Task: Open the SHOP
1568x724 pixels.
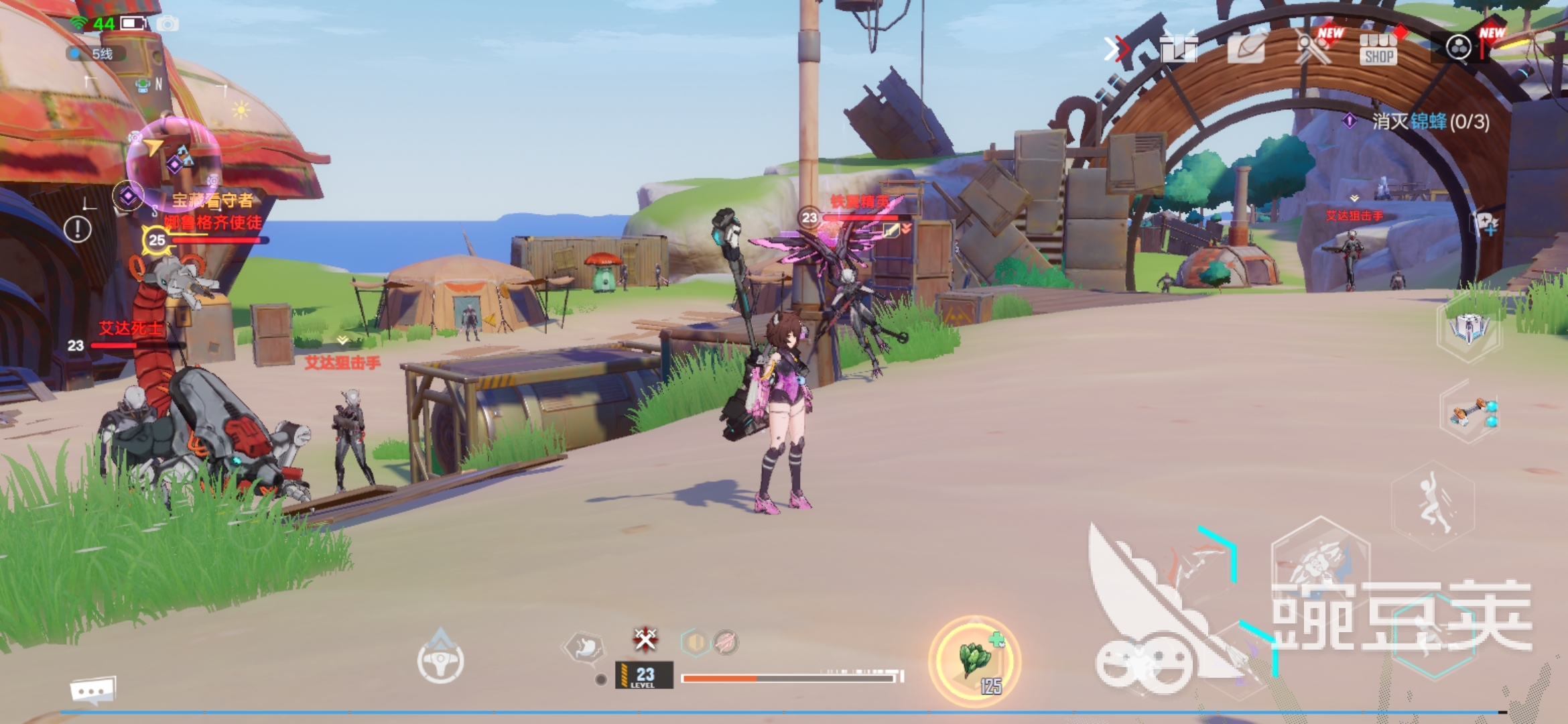Action: [1378, 49]
